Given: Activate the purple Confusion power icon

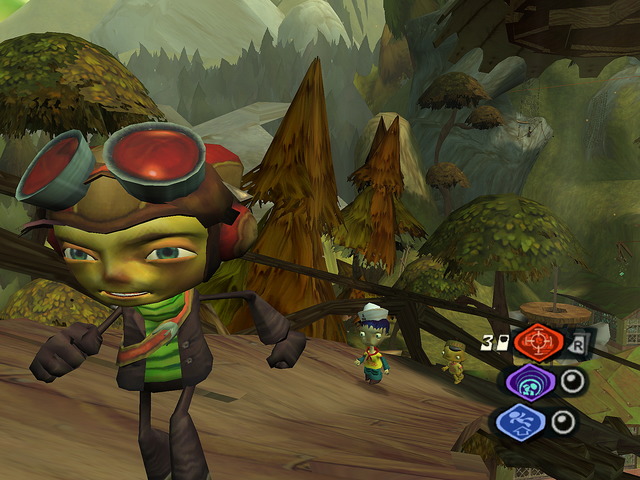Looking at the screenshot, I should (526, 382).
